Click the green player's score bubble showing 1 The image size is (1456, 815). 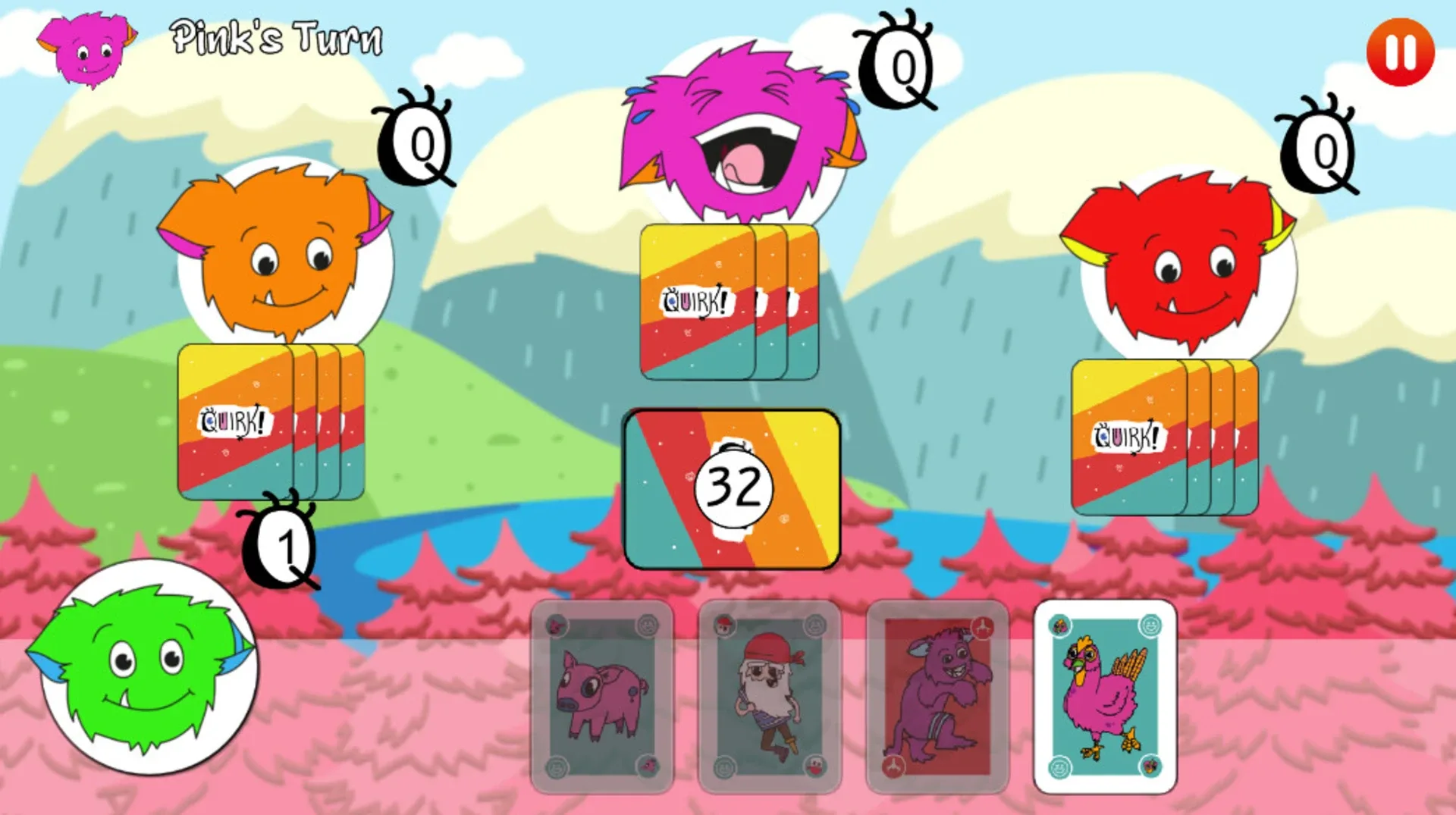284,546
